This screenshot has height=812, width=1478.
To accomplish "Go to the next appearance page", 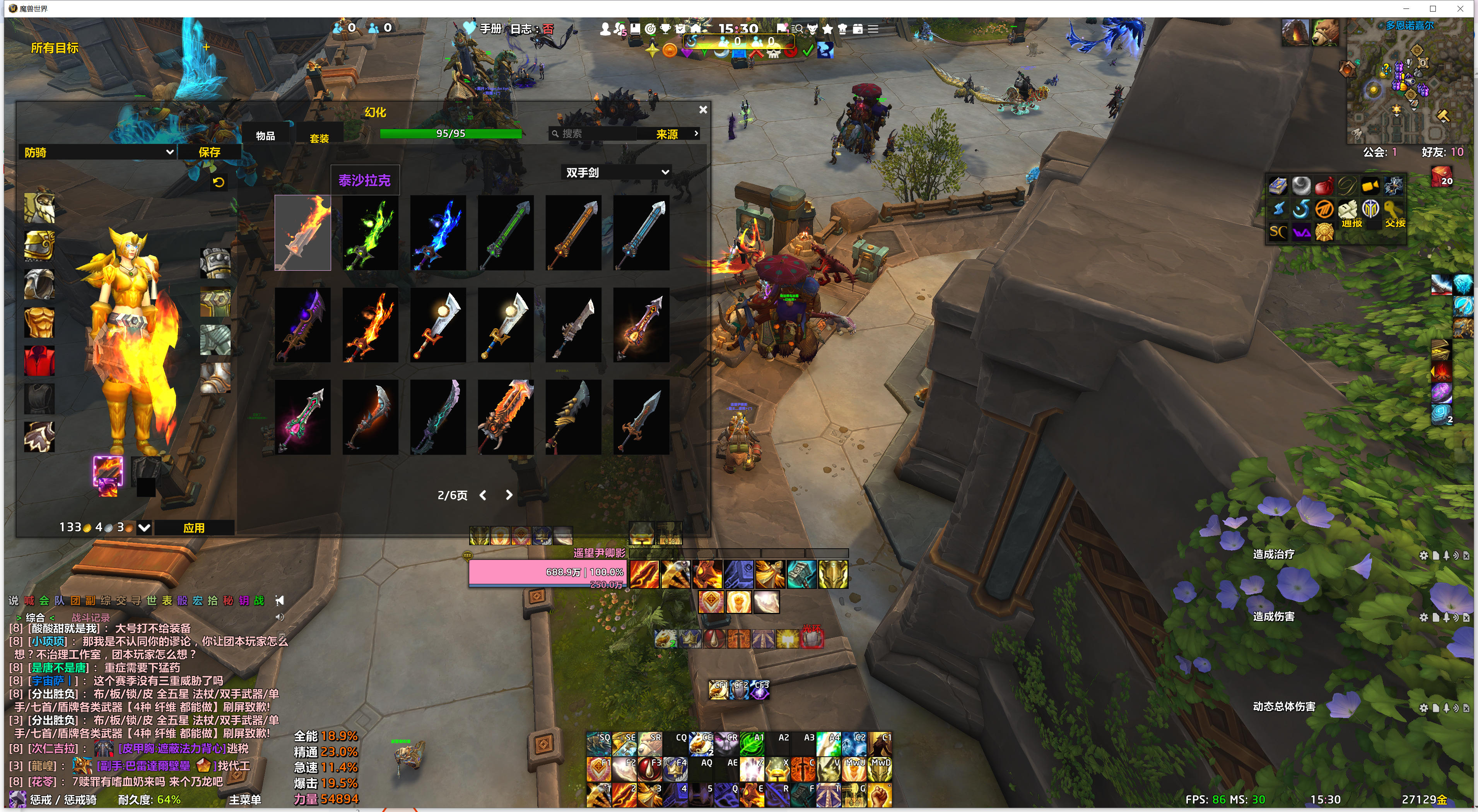I will click(509, 495).
